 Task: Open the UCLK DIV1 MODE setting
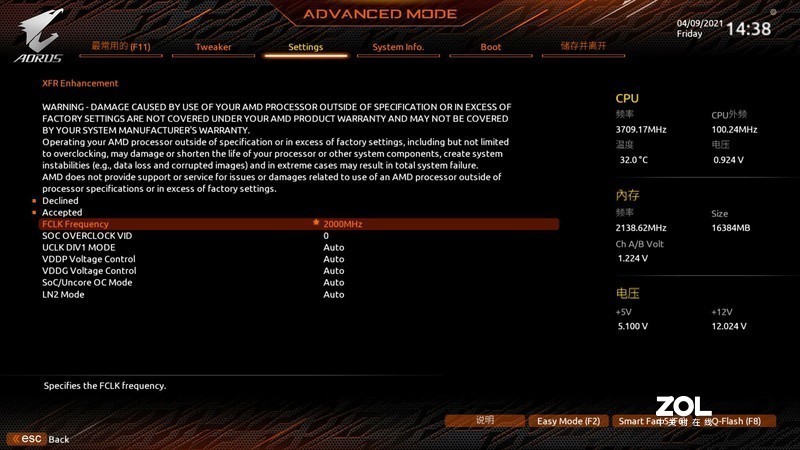point(79,247)
